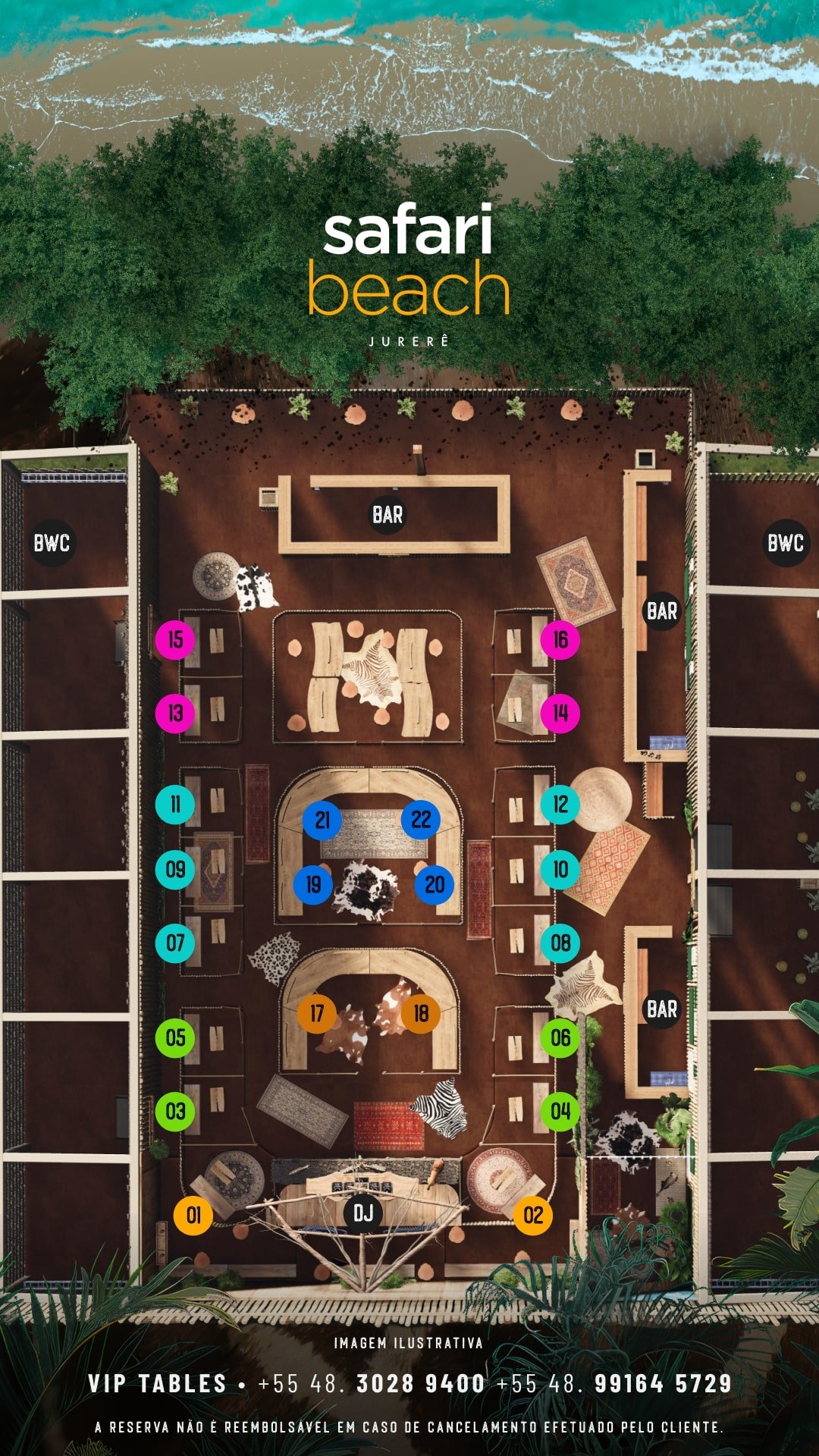Viewport: 819px width, 1456px height.
Task: Select blue table 22 marker
Action: coord(421,820)
